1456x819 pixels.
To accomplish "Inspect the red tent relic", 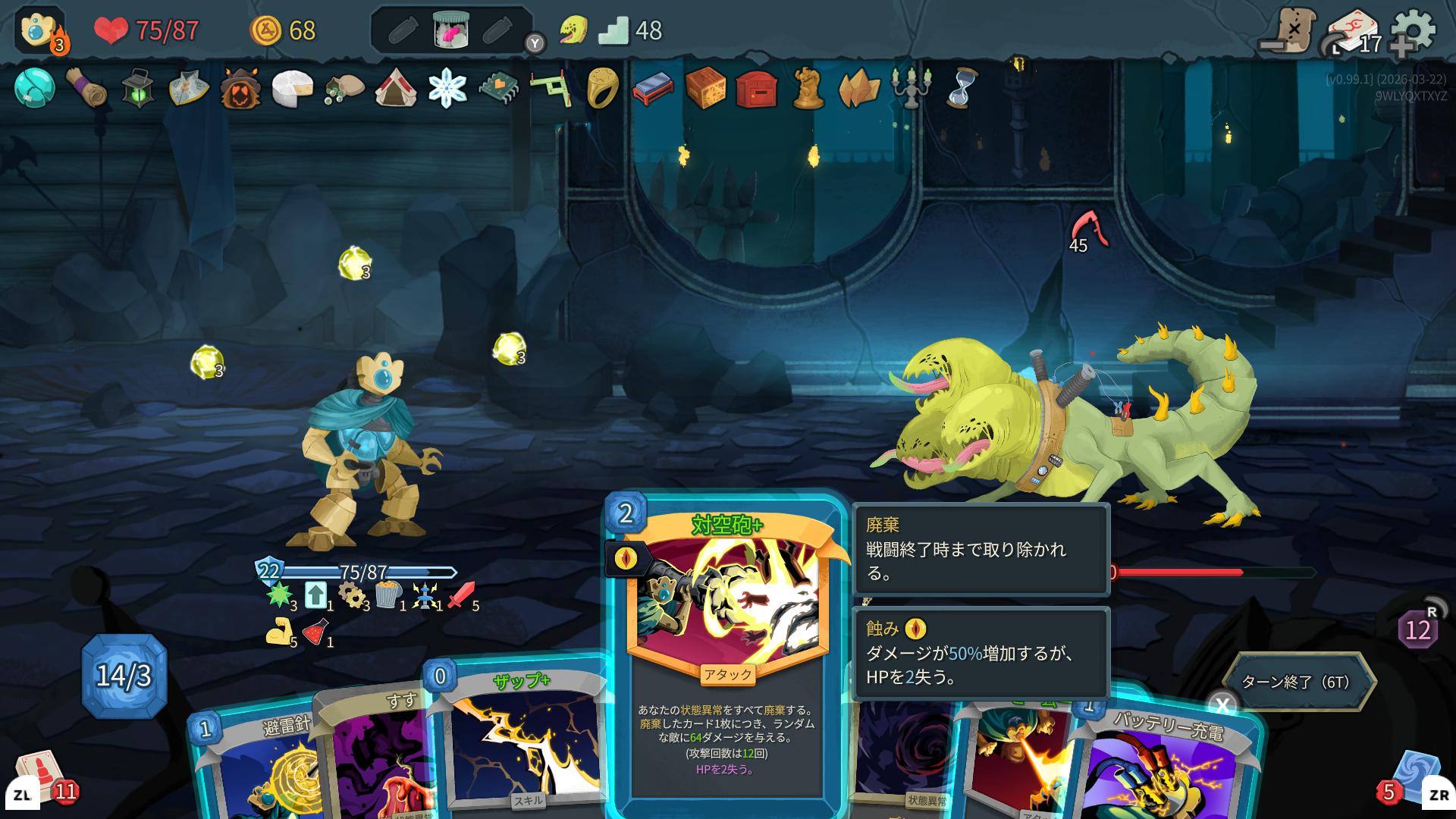I will [x=396, y=88].
